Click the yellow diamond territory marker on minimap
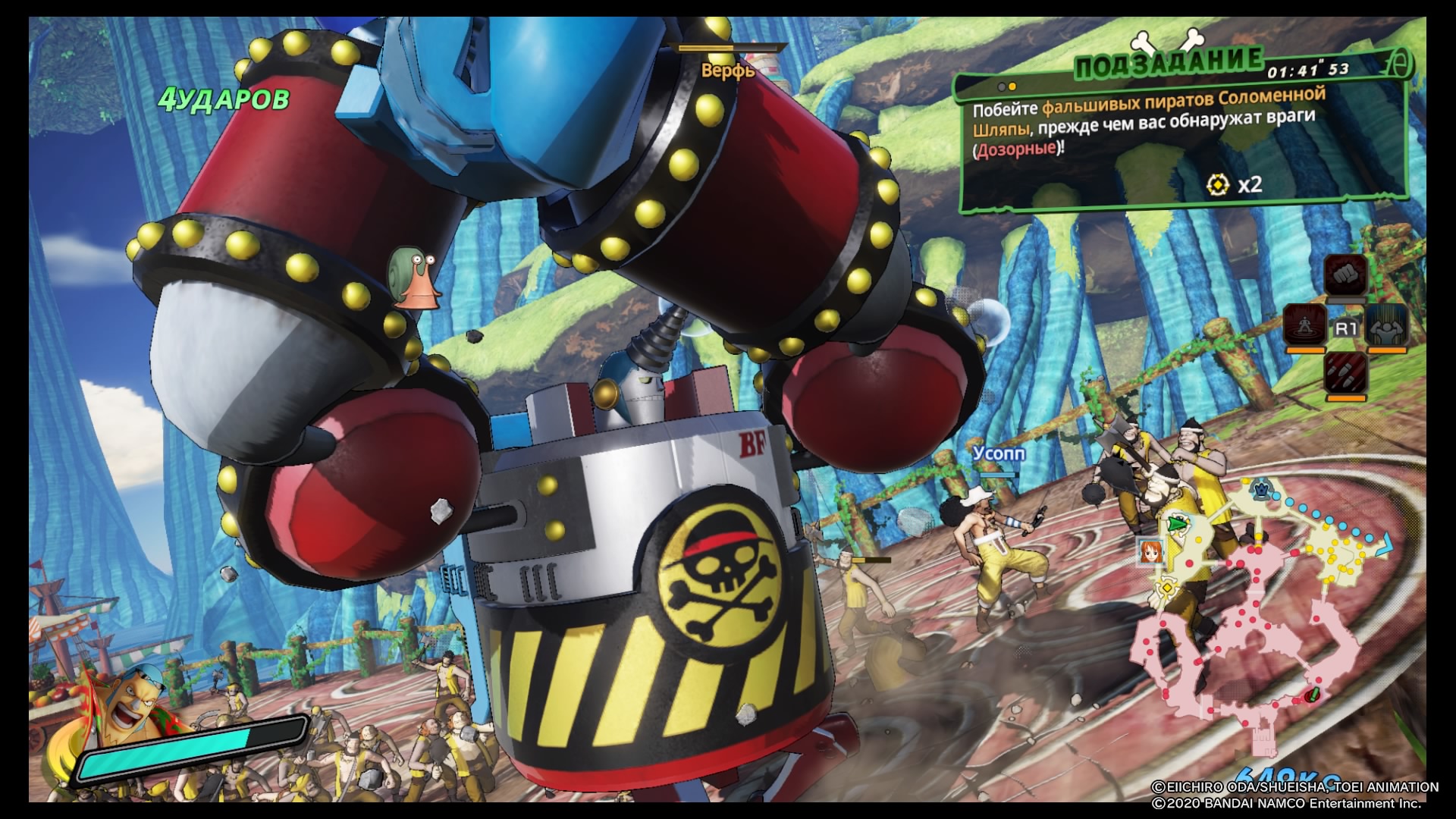Image resolution: width=1456 pixels, height=819 pixels. point(1166,588)
